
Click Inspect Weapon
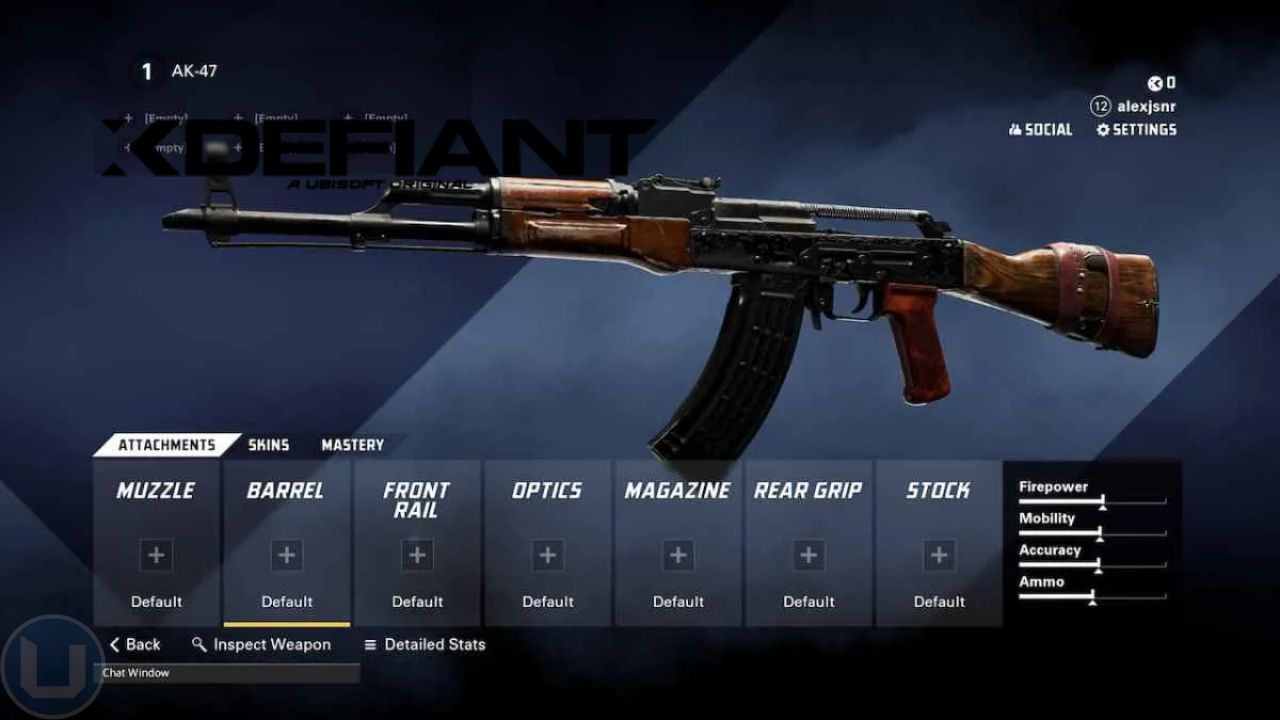261,645
